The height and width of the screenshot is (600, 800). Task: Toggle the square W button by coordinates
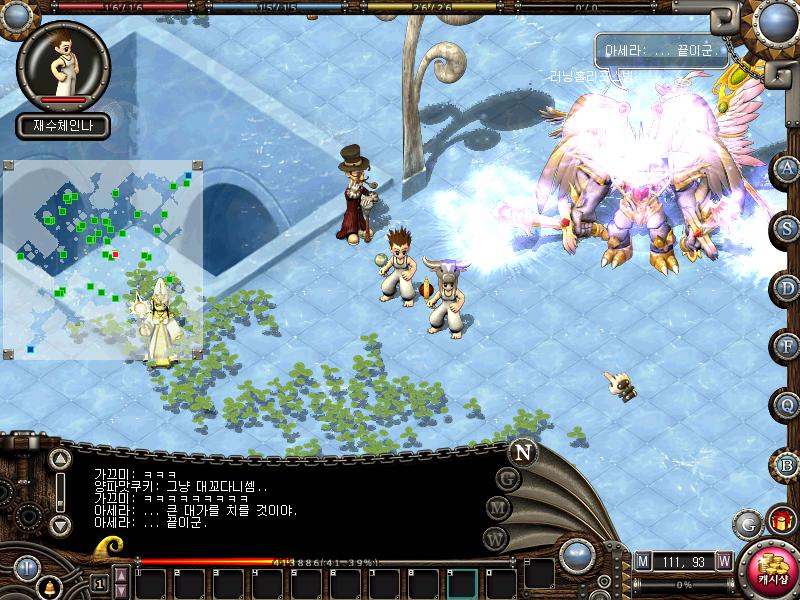click(x=723, y=561)
